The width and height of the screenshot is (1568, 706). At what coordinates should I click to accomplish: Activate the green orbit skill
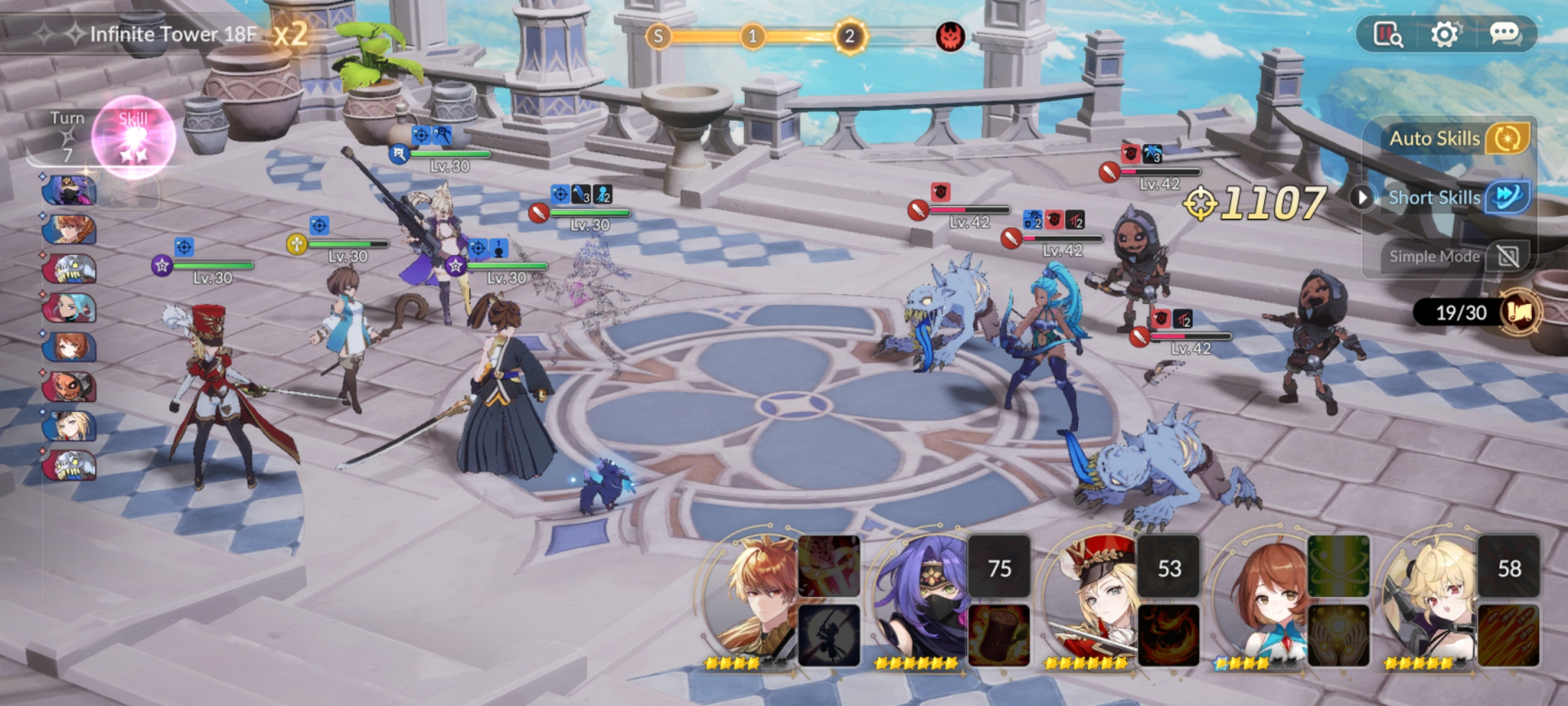tap(1339, 566)
